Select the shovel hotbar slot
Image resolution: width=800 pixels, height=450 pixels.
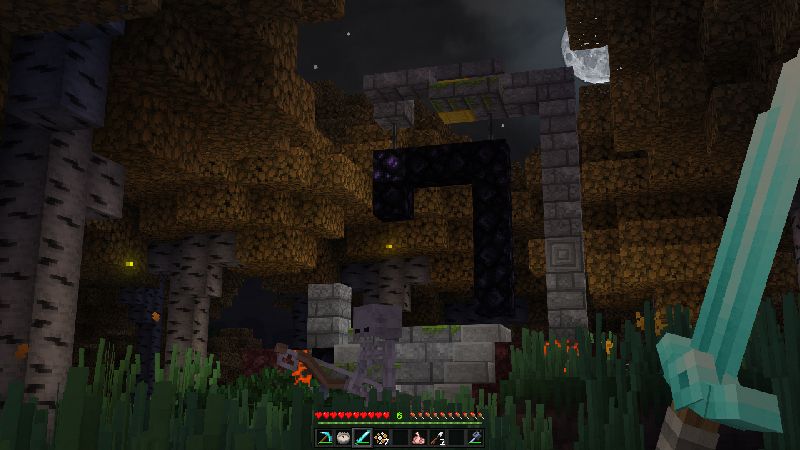[437, 438]
